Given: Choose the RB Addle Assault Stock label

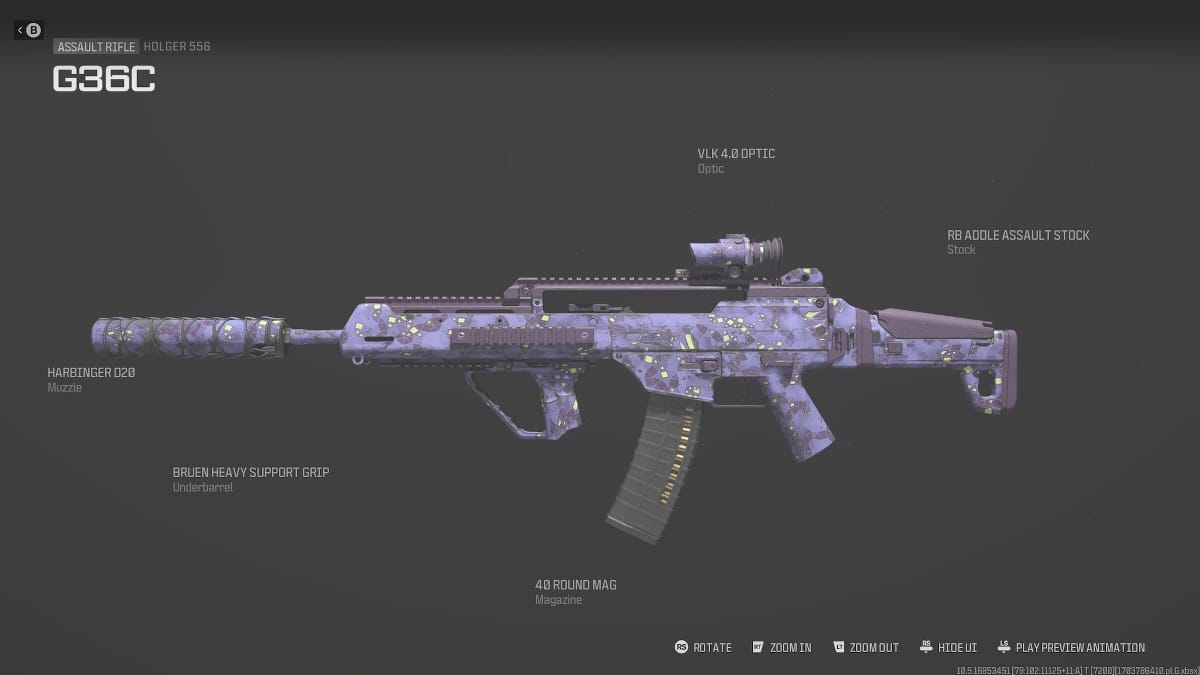Looking at the screenshot, I should (1018, 236).
